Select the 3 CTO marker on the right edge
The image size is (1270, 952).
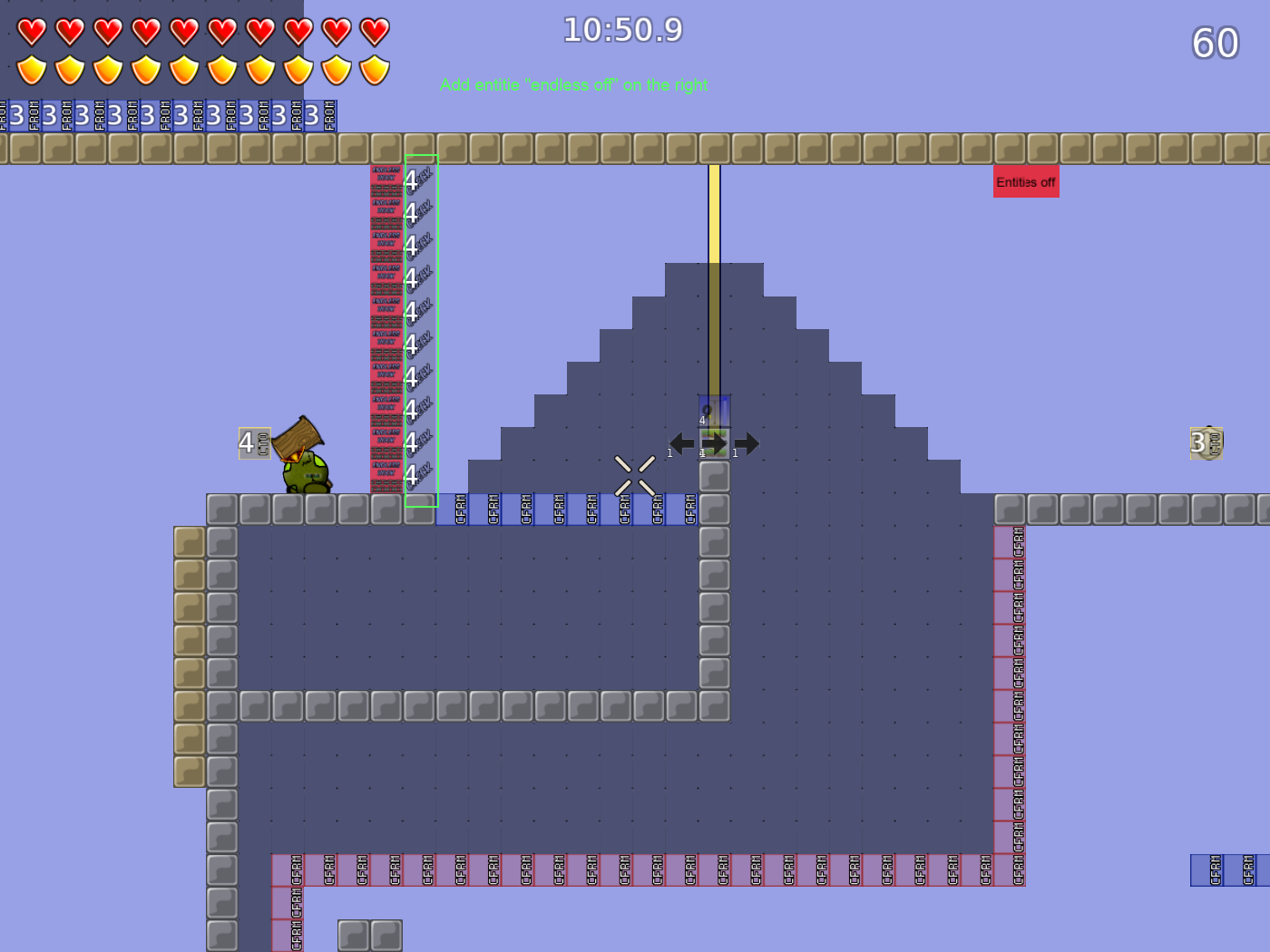coord(1205,444)
